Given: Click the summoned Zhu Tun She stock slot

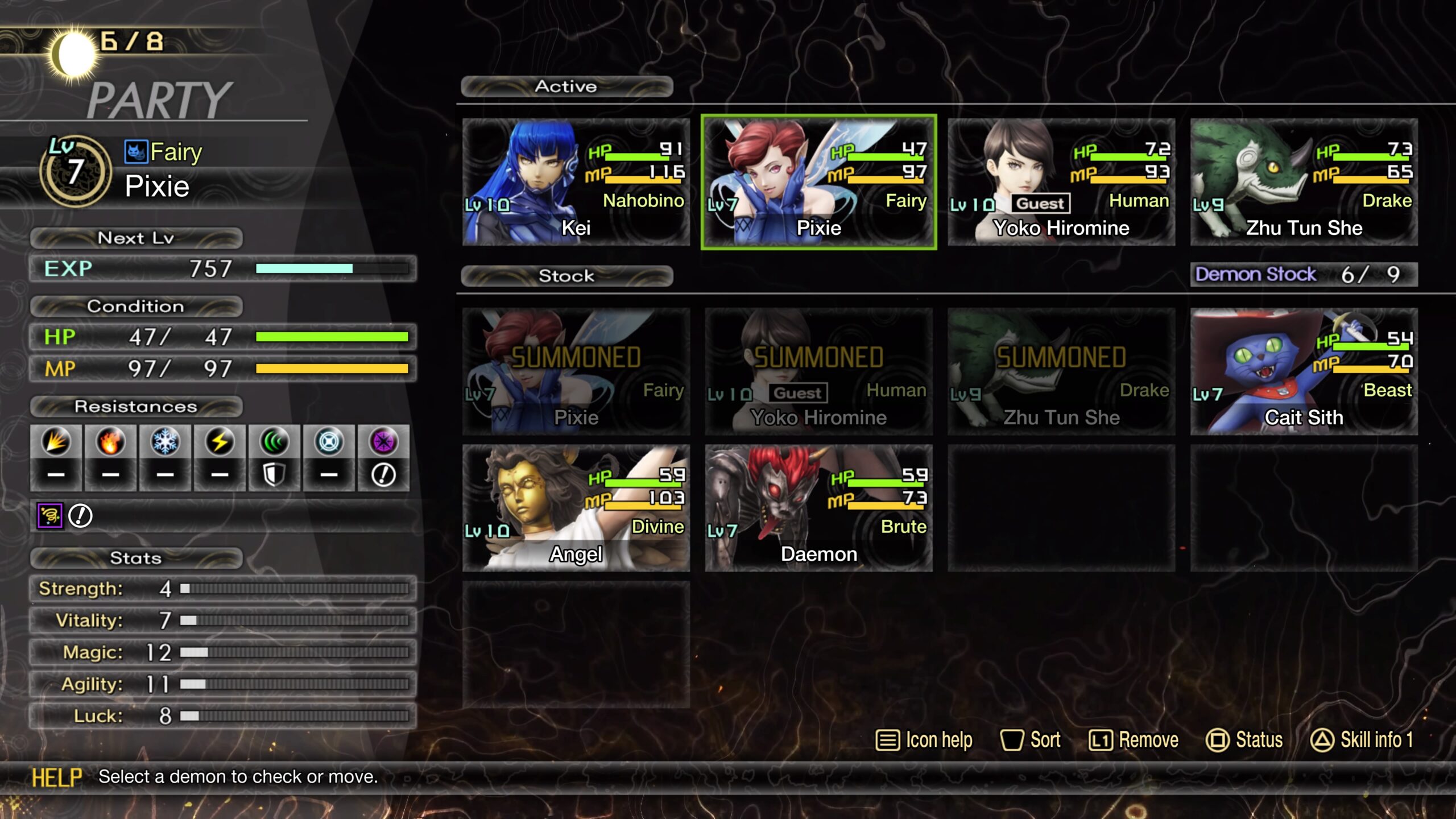Looking at the screenshot, I should click(1061, 371).
